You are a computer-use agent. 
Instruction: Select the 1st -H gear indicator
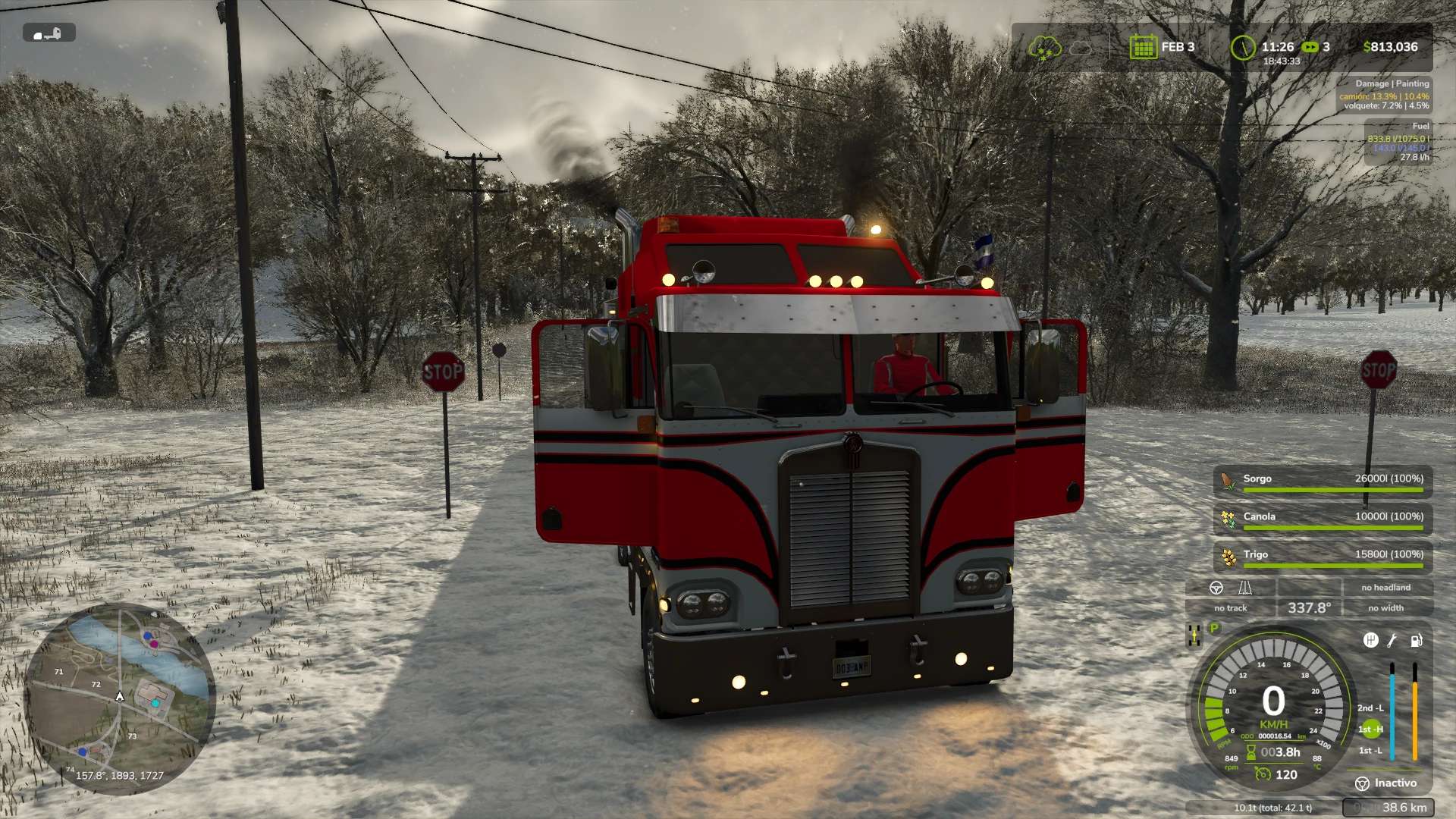(x=1370, y=730)
